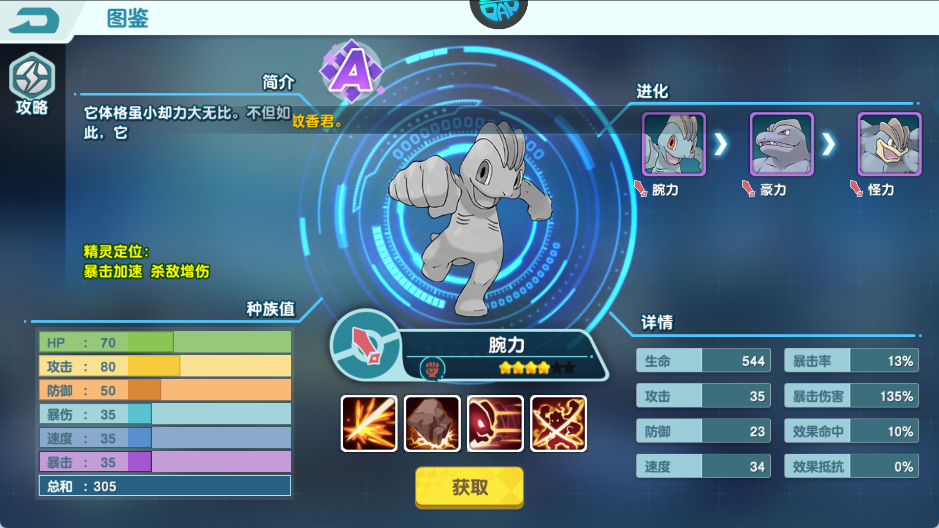Inspect the falling rock skill icon

432,423
